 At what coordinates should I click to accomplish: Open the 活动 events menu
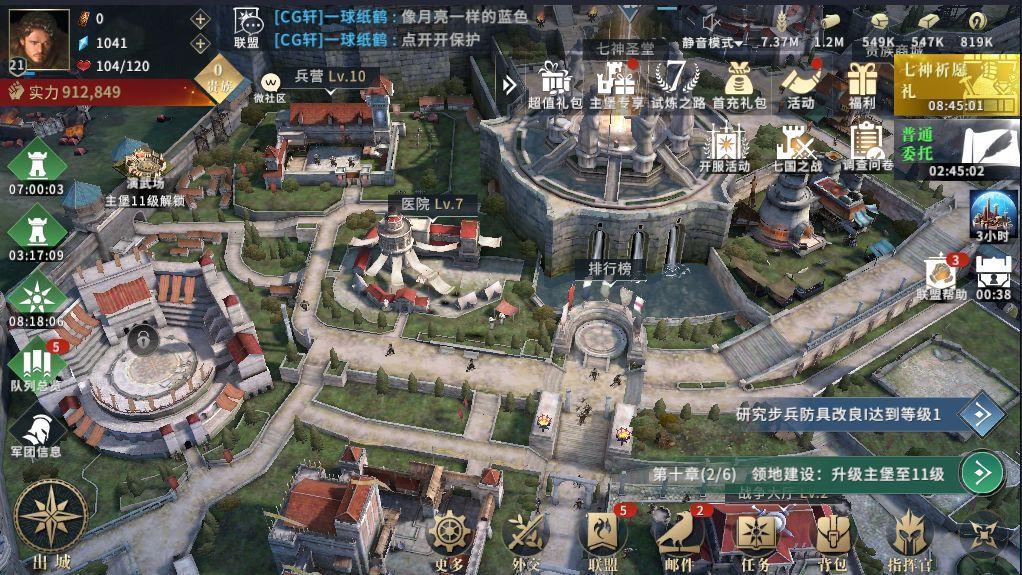tap(800, 82)
